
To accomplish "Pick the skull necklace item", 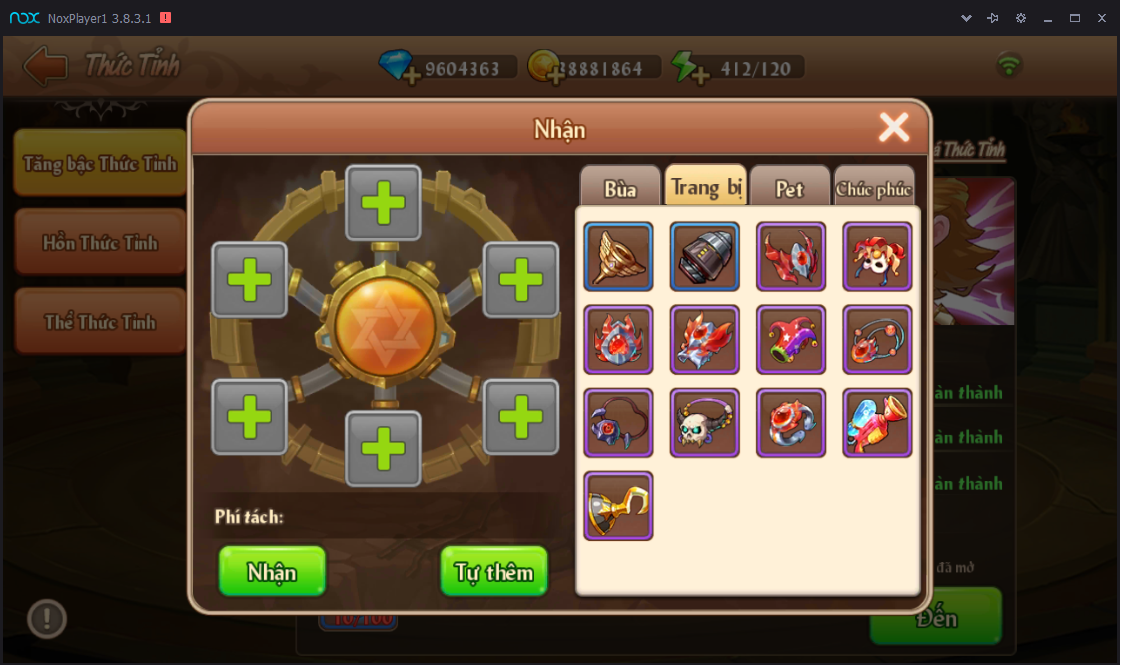I will point(704,423).
